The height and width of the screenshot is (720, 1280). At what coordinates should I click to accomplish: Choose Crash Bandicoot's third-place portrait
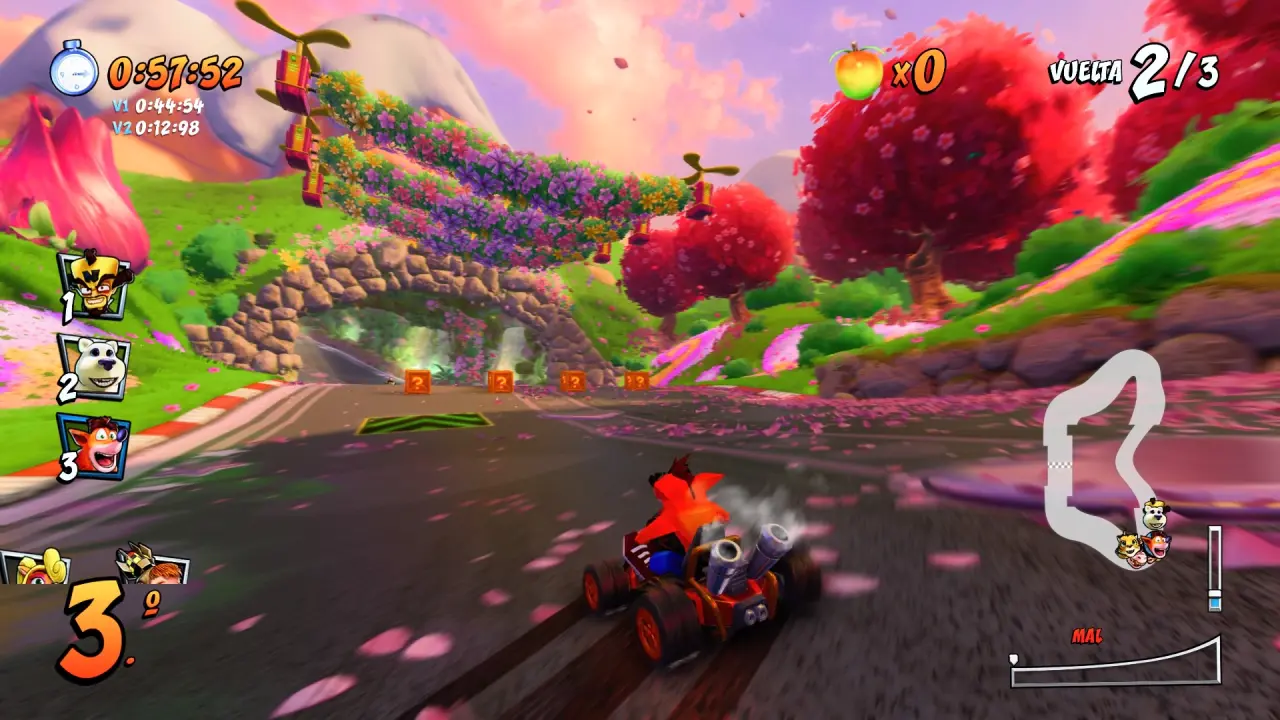point(93,446)
